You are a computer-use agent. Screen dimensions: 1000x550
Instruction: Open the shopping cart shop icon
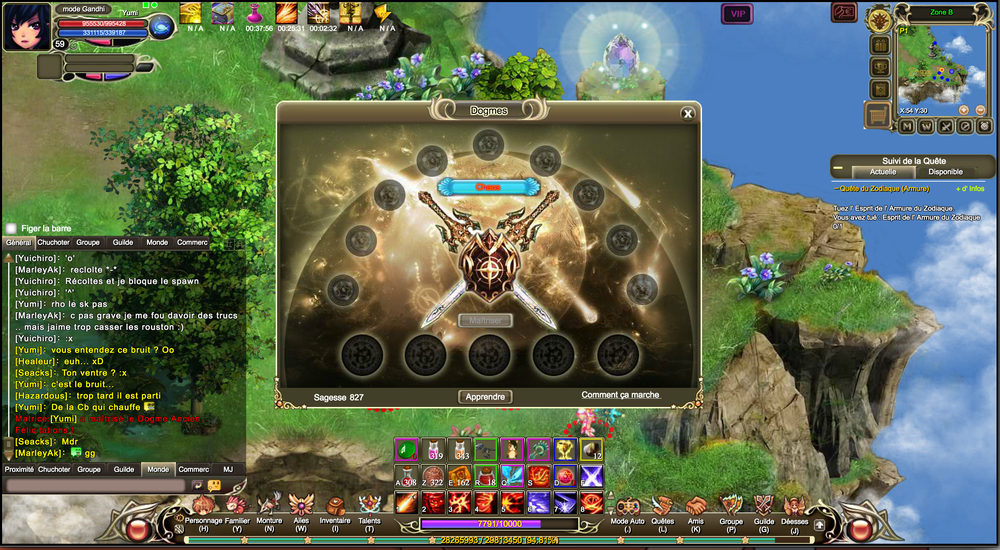click(x=877, y=115)
